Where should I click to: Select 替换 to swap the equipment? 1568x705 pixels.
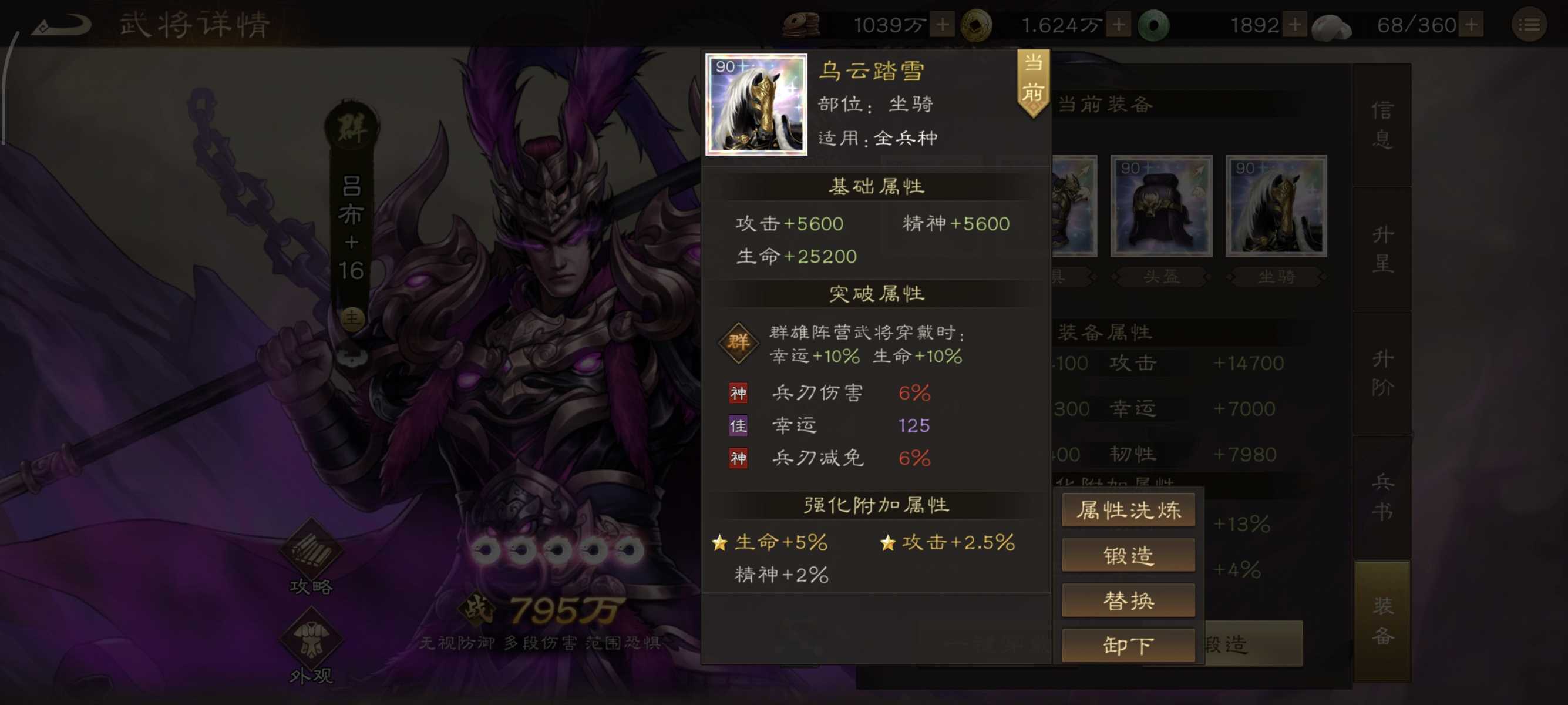(1128, 600)
